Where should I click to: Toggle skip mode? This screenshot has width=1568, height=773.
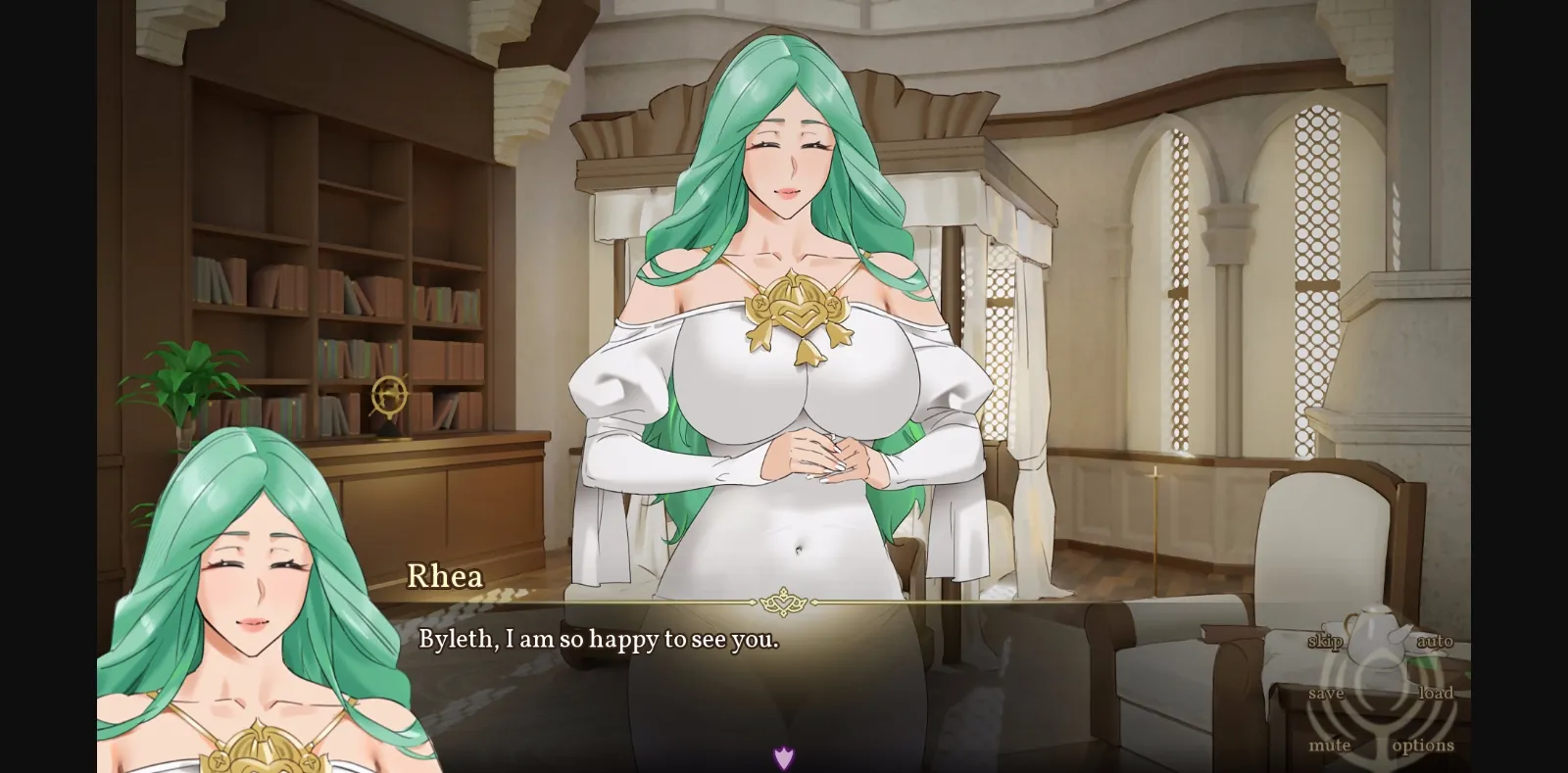(1326, 643)
